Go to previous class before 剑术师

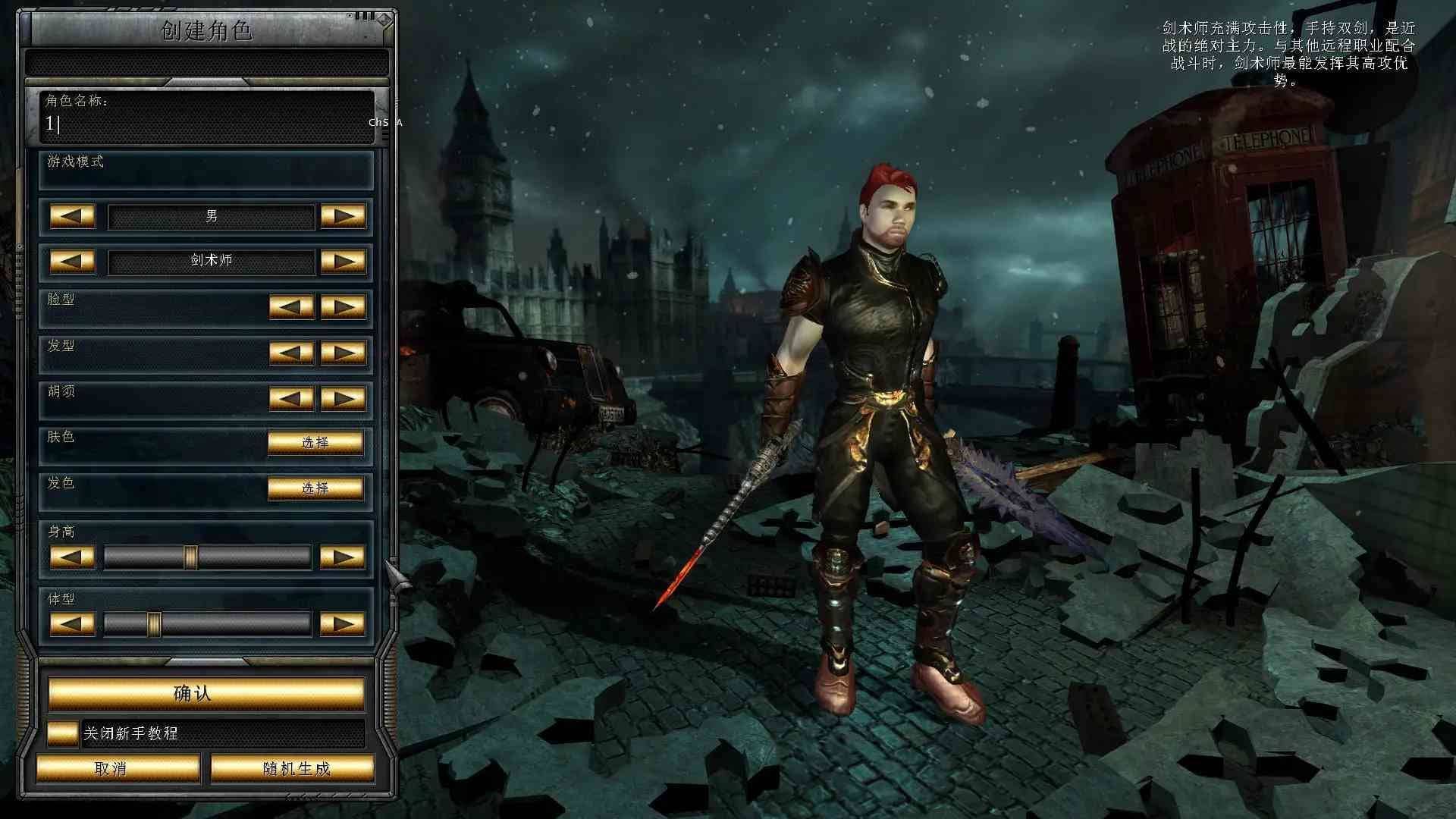[72, 262]
